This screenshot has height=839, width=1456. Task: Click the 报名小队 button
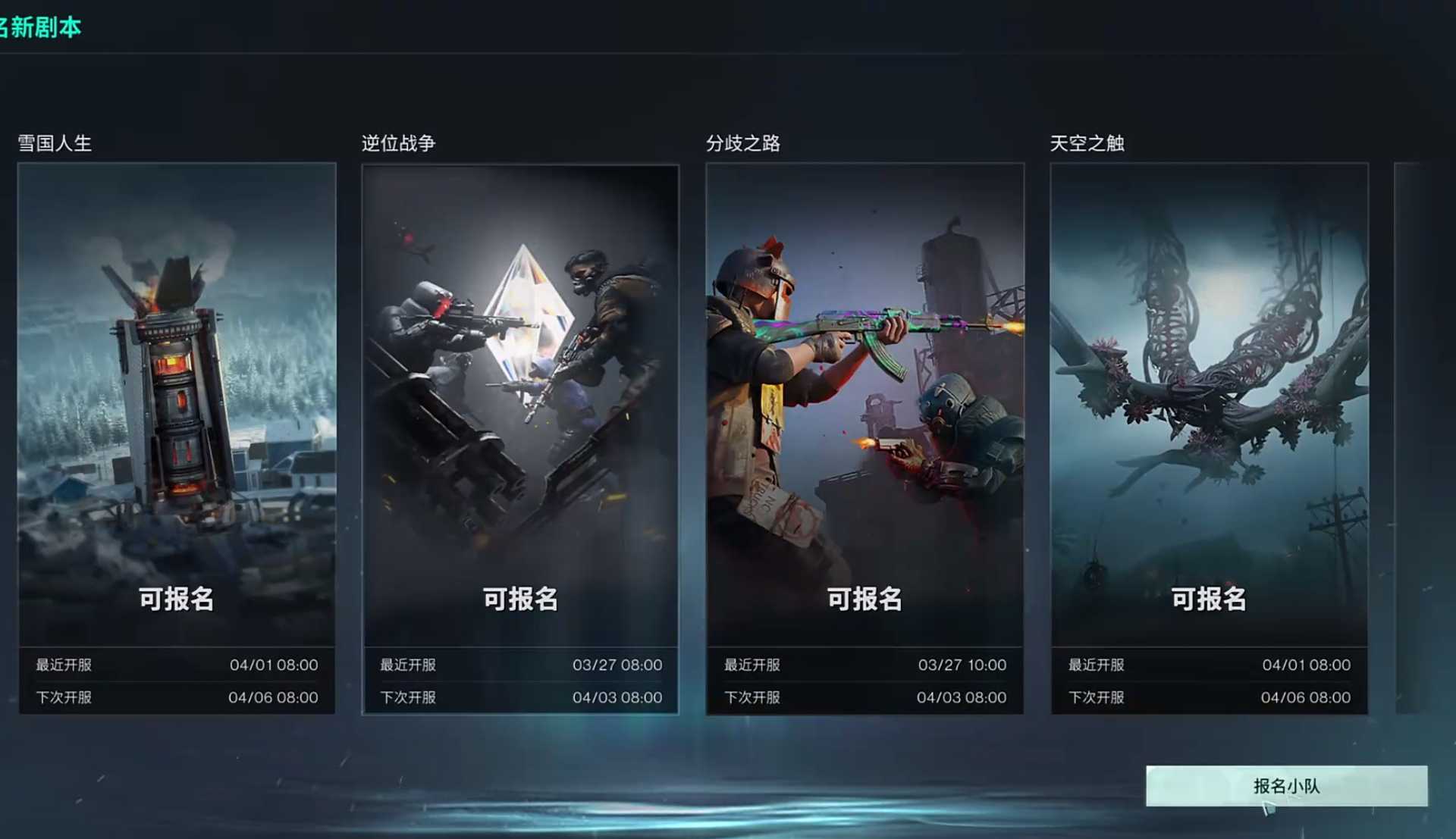[x=1286, y=786]
